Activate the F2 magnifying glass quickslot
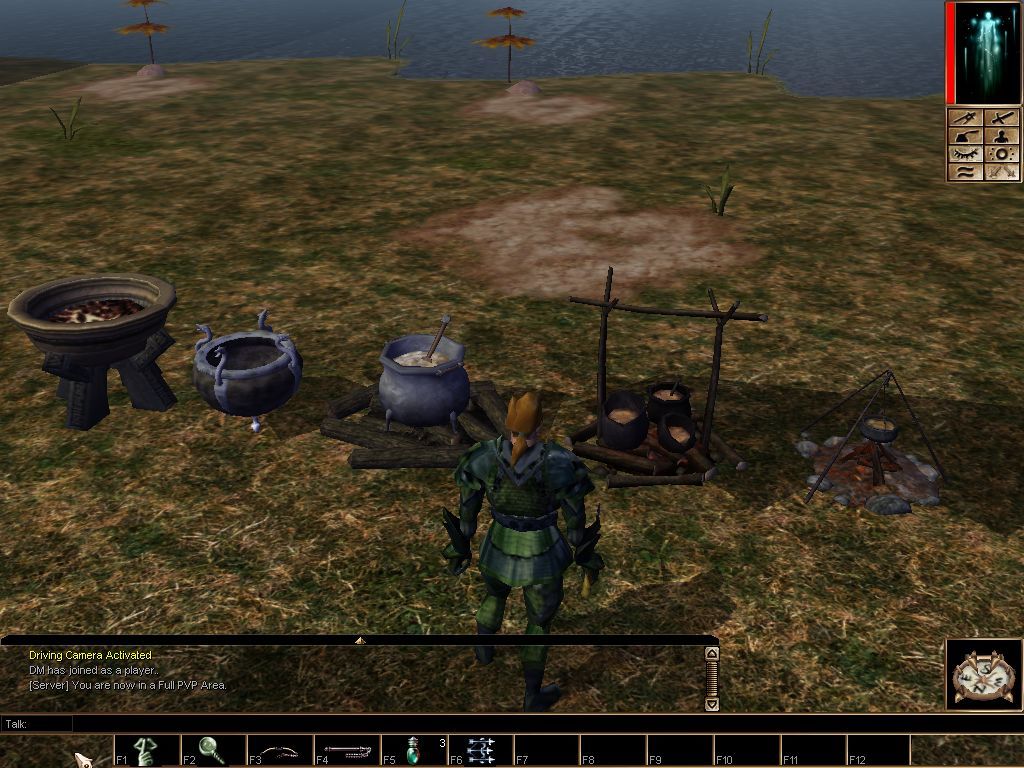1024x768 pixels. point(213,751)
